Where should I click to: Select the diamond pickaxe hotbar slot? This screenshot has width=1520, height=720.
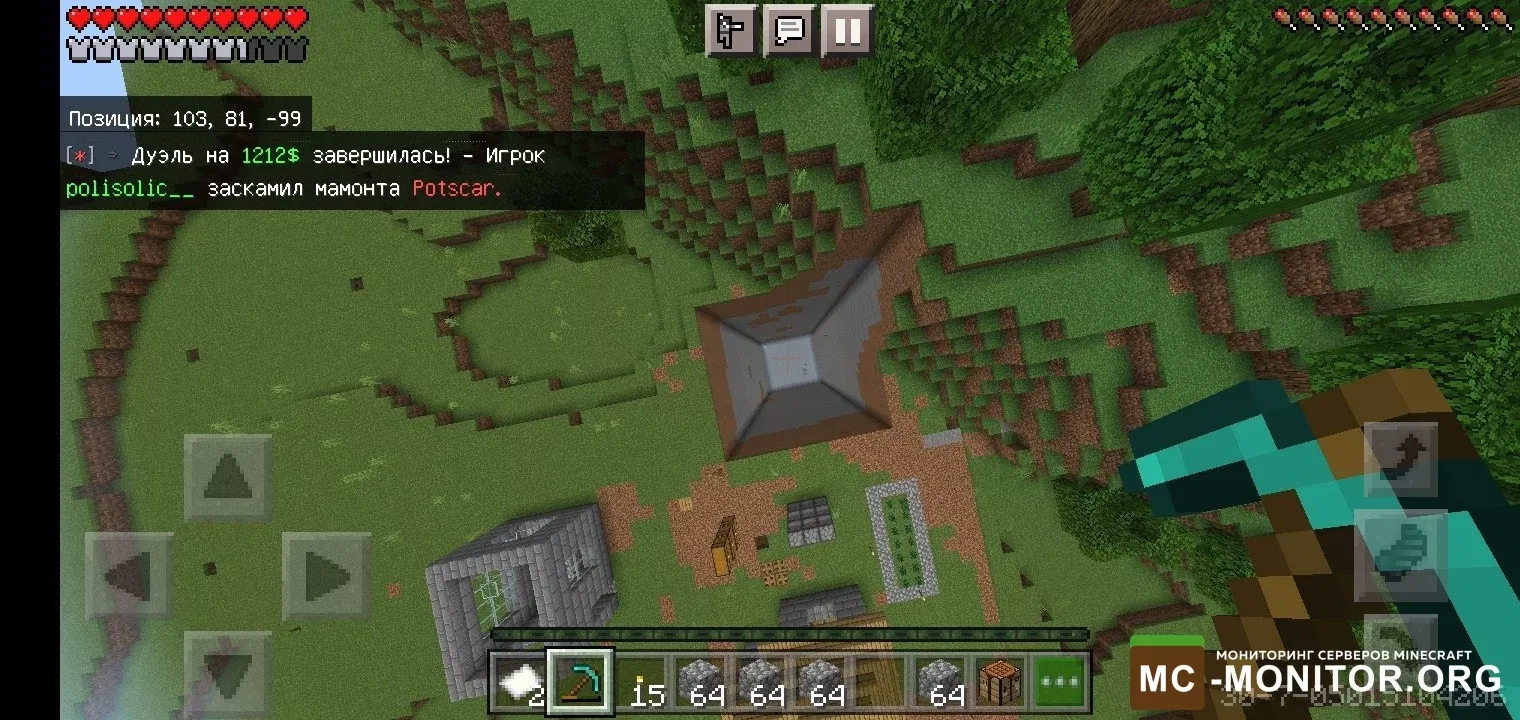[x=580, y=684]
